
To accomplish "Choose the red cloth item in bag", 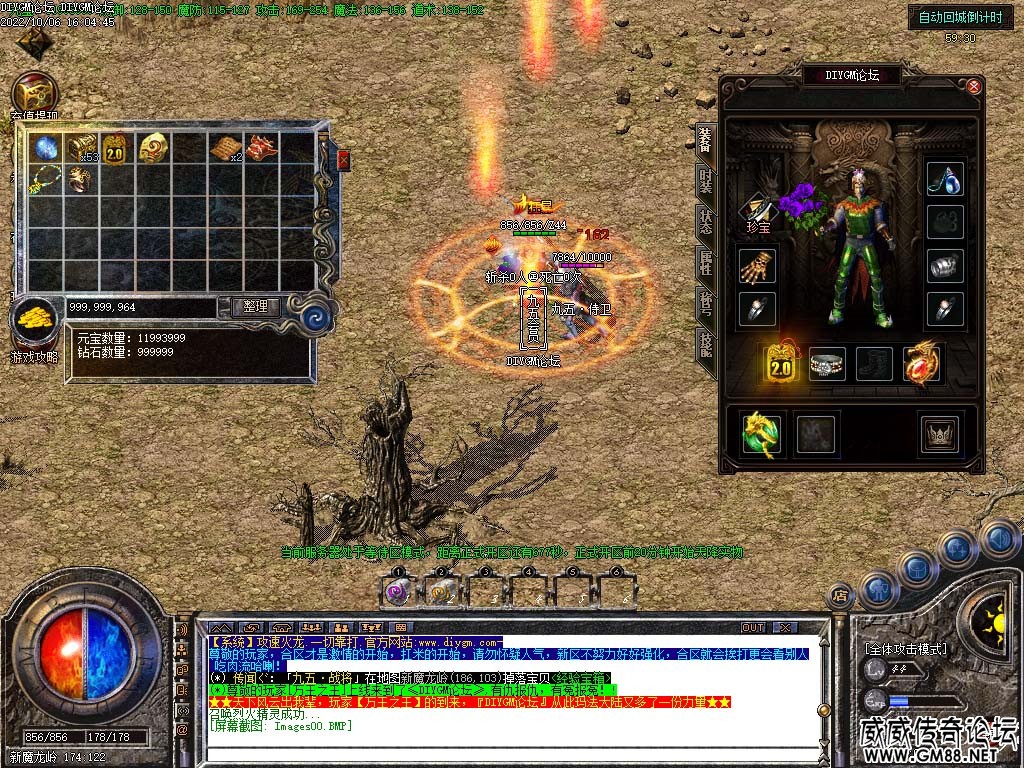I will tap(261, 148).
